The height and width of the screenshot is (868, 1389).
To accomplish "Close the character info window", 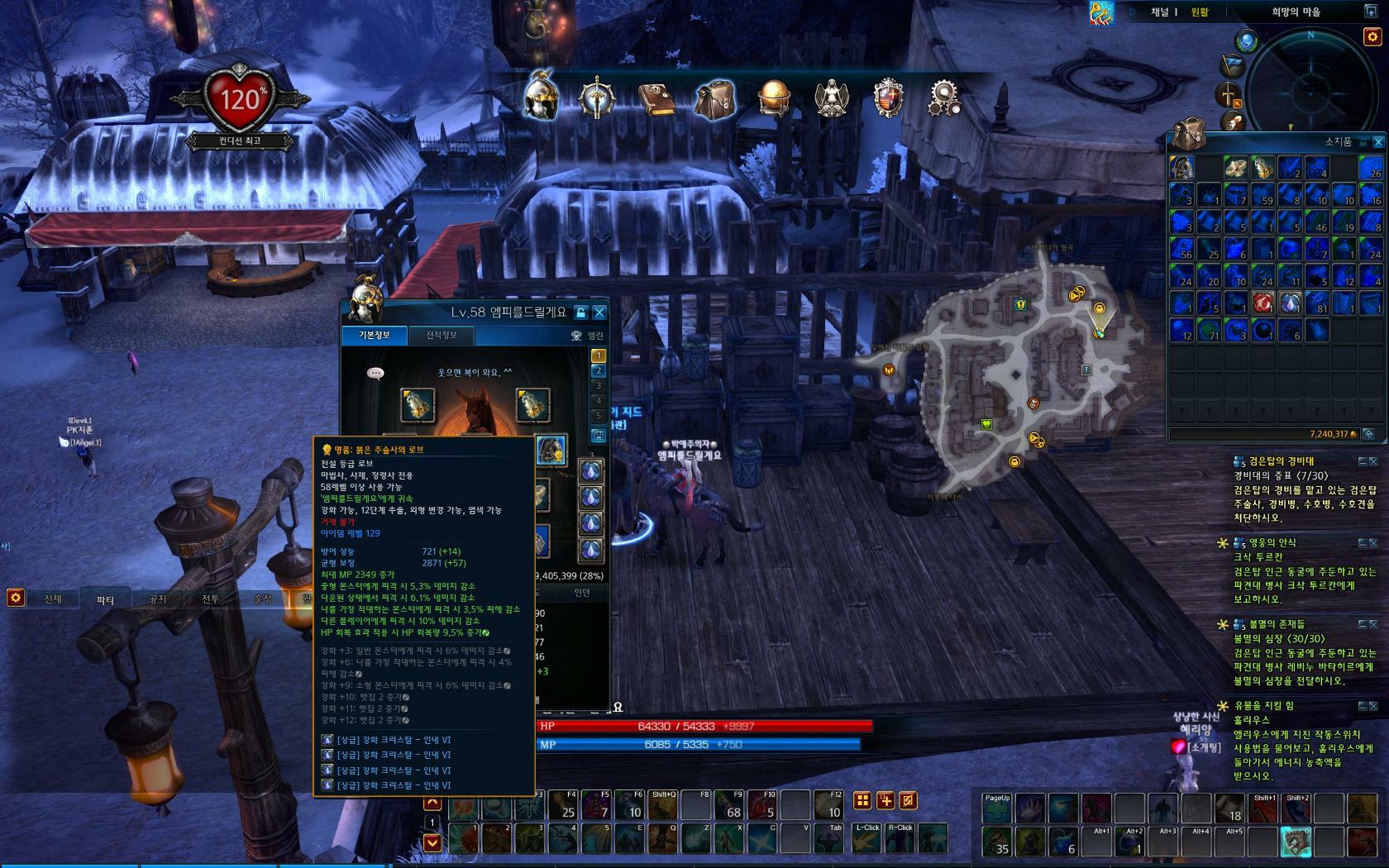I will [599, 312].
